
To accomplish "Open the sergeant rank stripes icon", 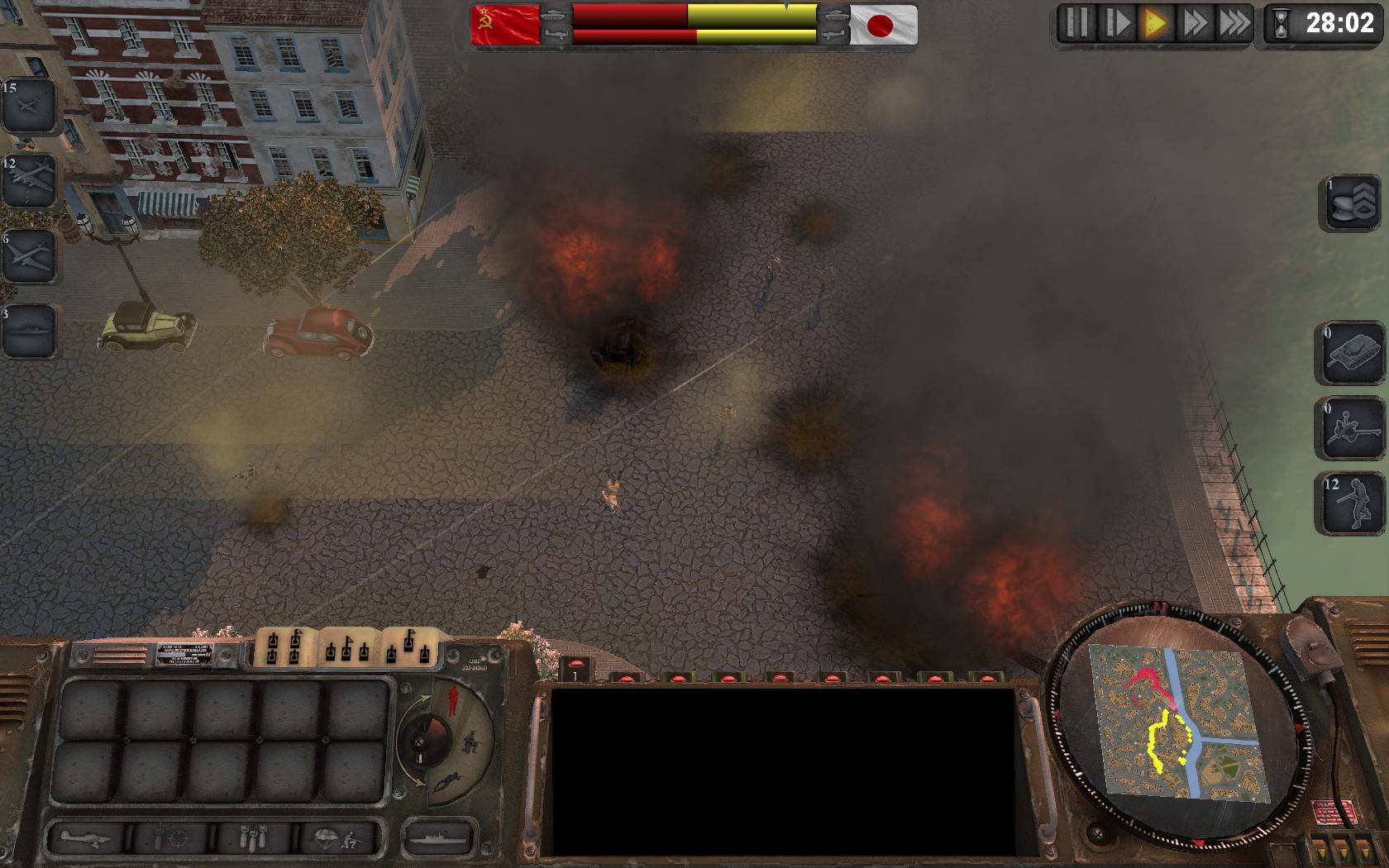I will (x=1353, y=203).
